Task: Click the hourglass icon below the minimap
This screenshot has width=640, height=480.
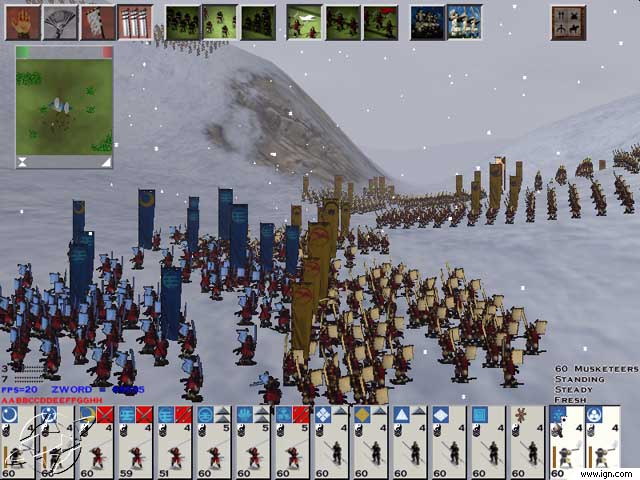Action: (22, 162)
